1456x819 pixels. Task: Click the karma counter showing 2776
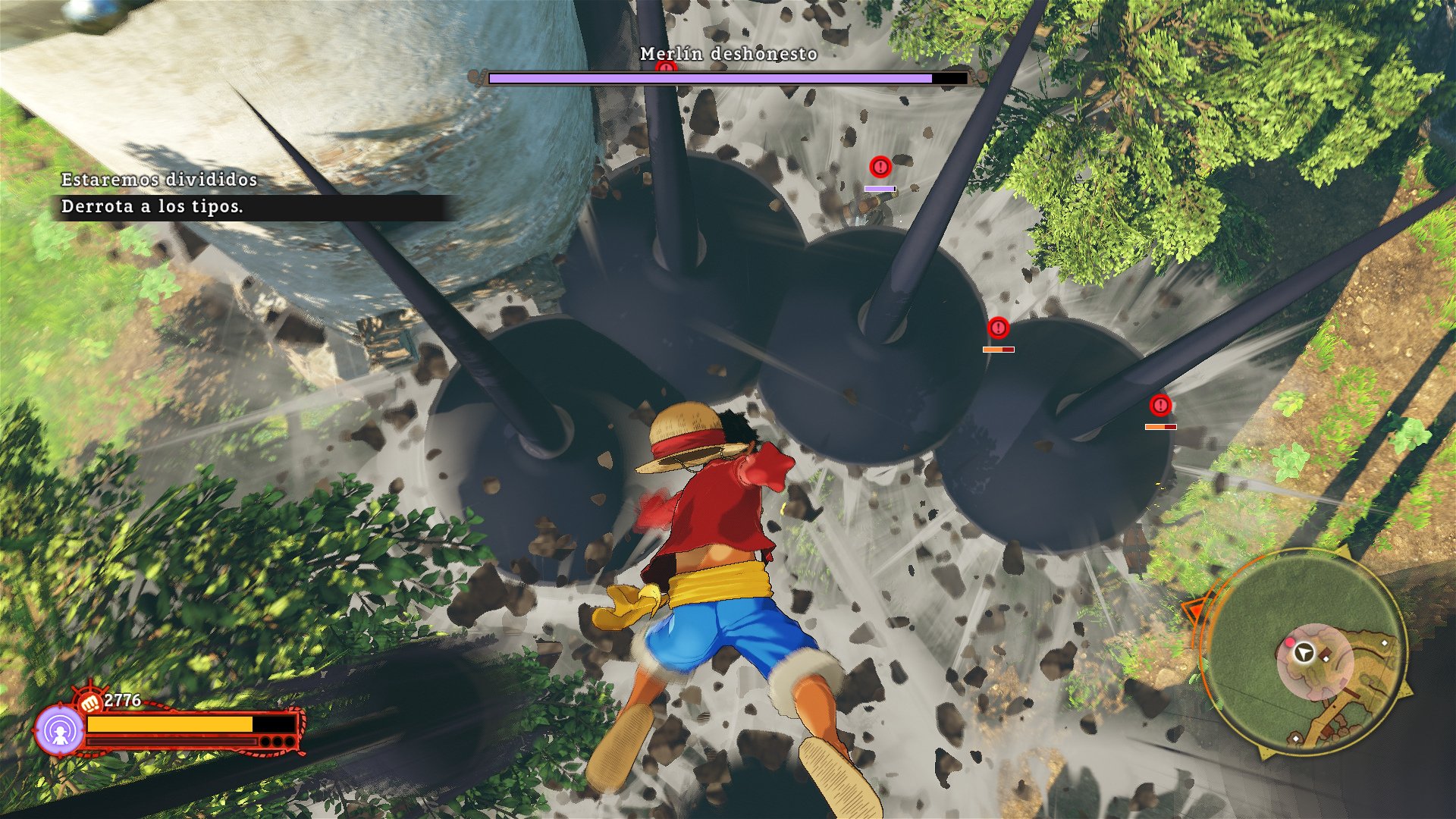[x=122, y=698]
